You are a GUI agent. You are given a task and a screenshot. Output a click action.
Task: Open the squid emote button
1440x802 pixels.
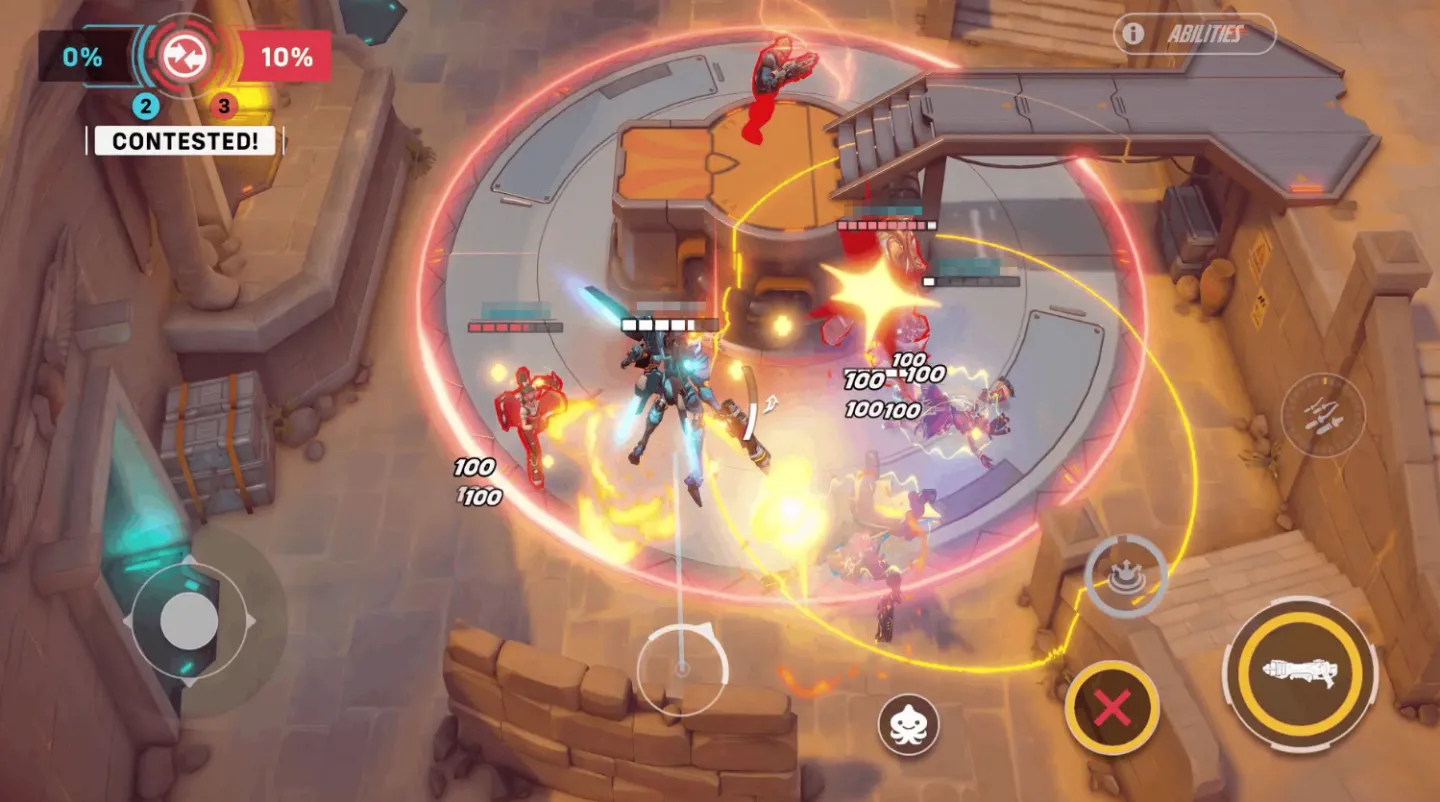click(x=908, y=724)
